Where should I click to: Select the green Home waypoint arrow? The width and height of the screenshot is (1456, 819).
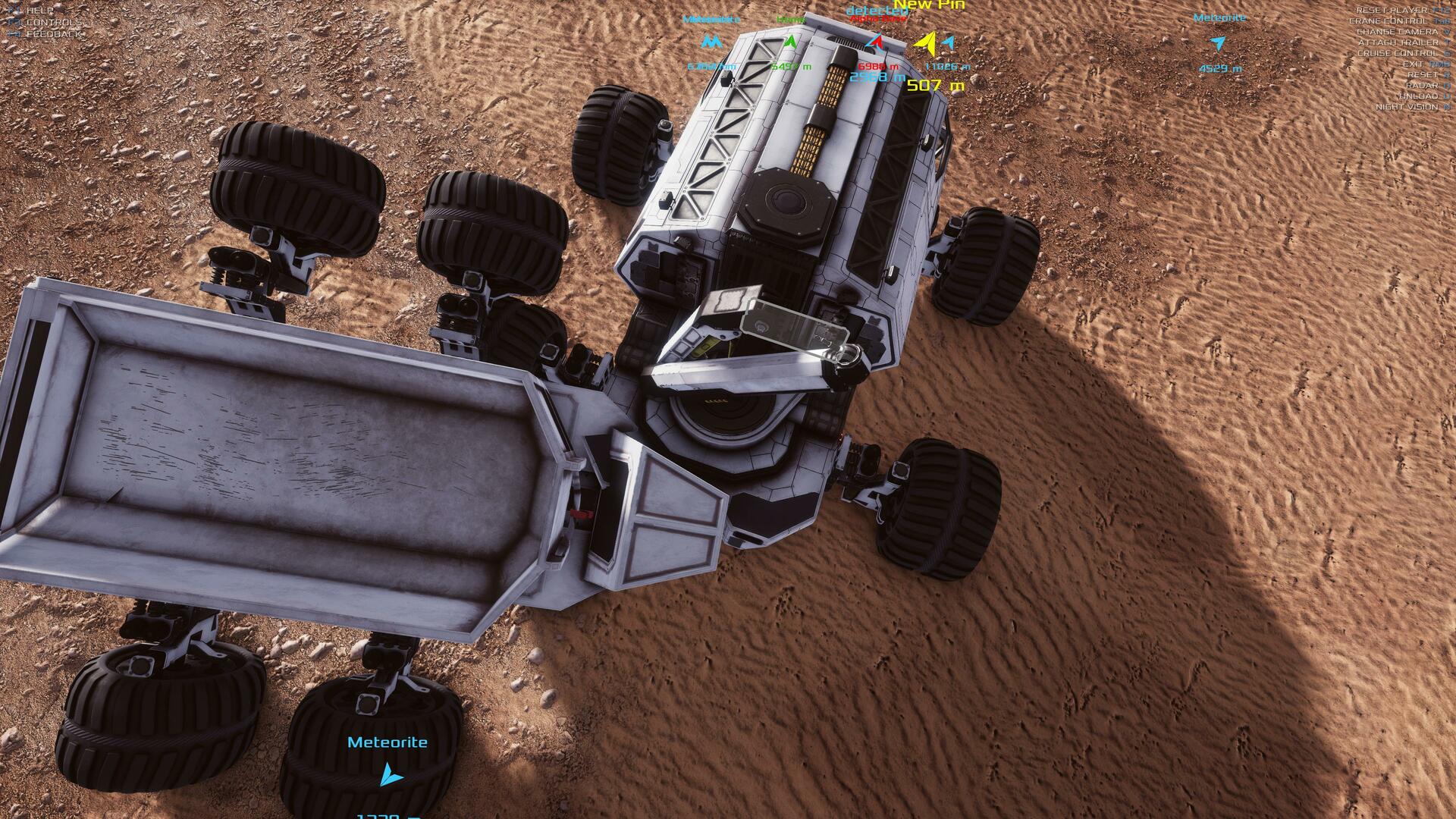(x=790, y=42)
